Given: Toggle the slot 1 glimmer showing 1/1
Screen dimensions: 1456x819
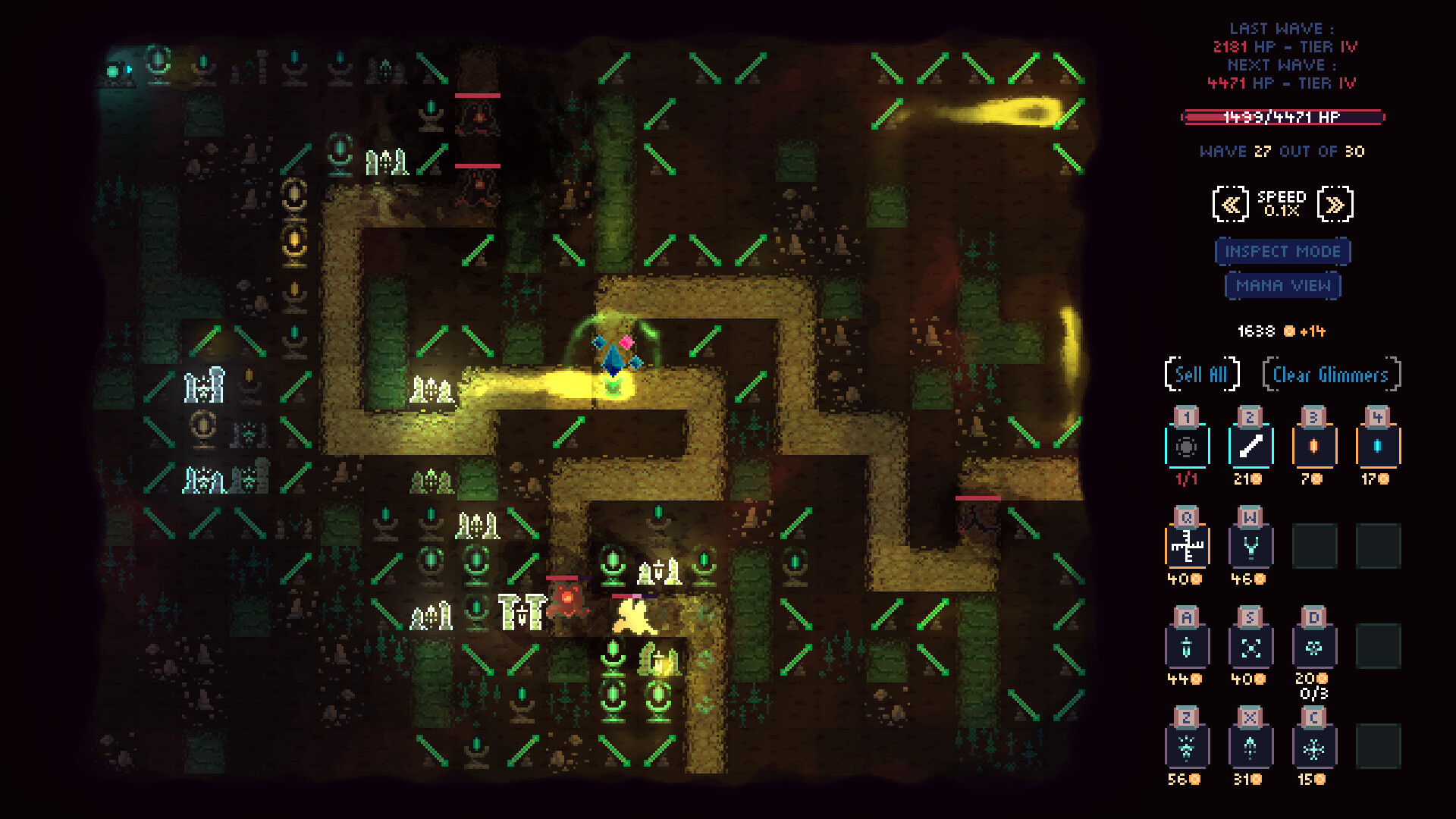Looking at the screenshot, I should (x=1188, y=446).
